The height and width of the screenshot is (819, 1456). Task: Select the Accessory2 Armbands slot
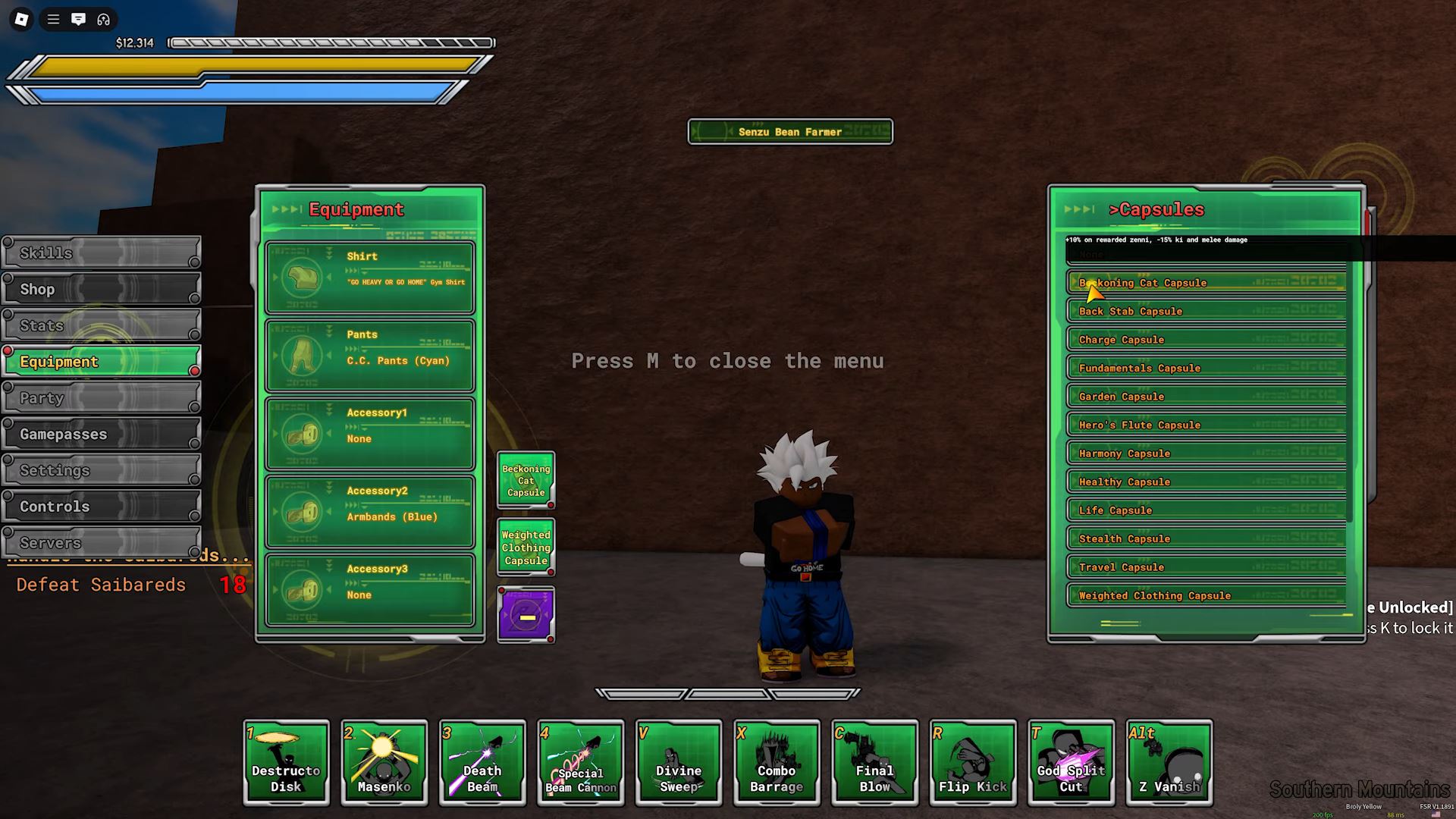click(370, 512)
